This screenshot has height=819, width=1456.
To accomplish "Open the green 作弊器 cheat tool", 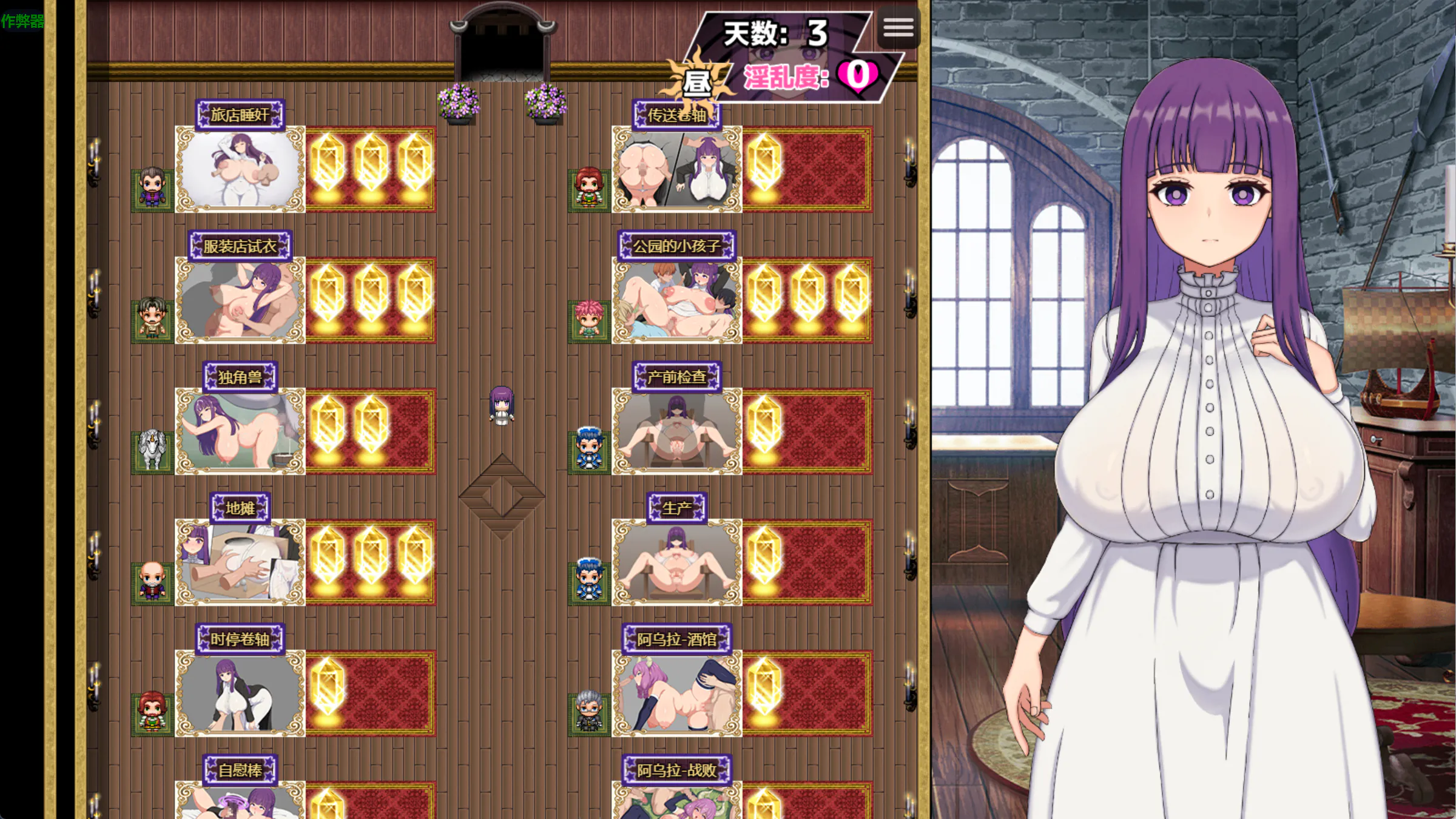I will click(x=22, y=21).
